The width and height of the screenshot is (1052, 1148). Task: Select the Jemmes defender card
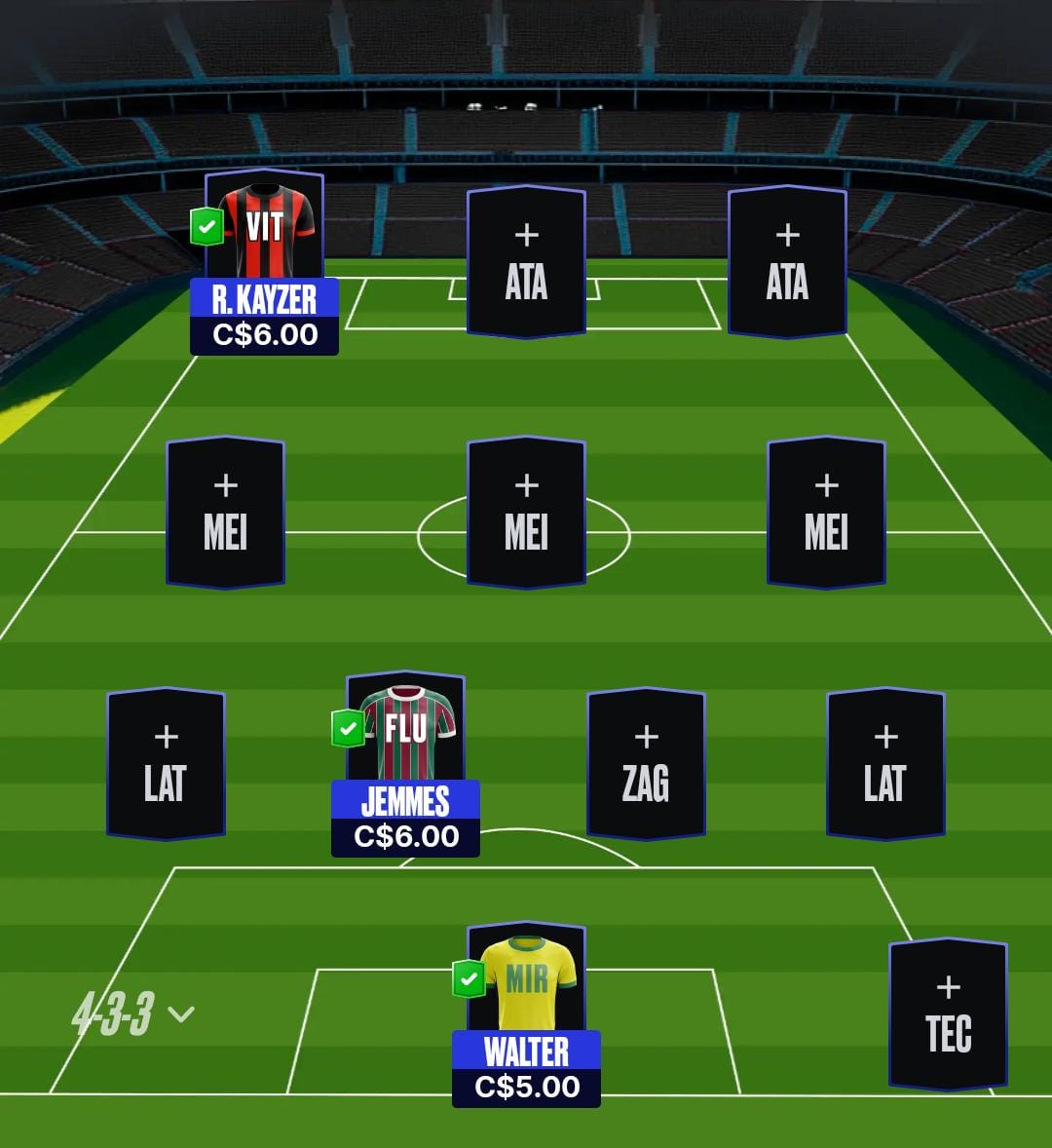point(405,765)
